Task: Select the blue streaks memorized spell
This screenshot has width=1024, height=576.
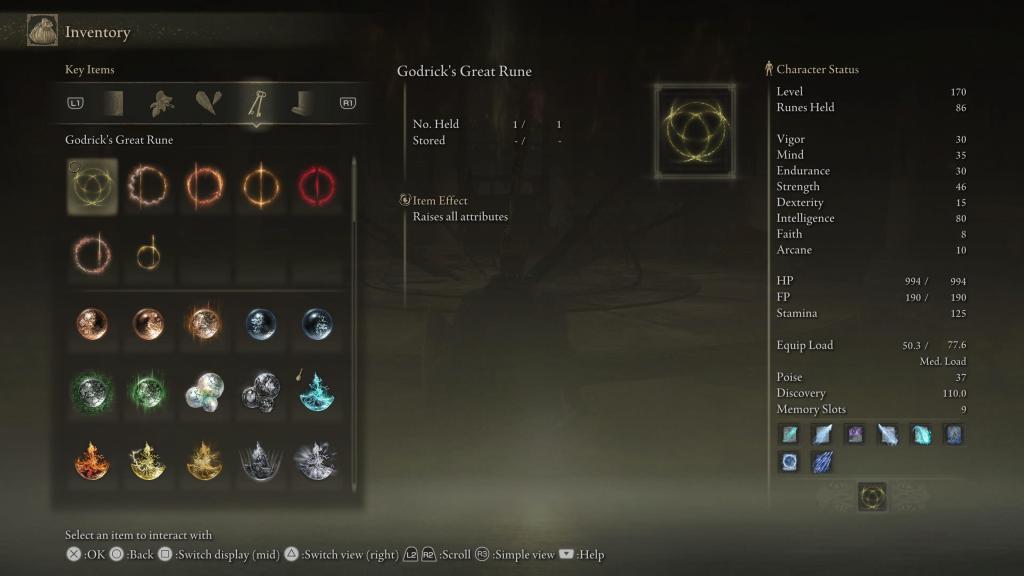Action: pyautogui.click(x=822, y=462)
